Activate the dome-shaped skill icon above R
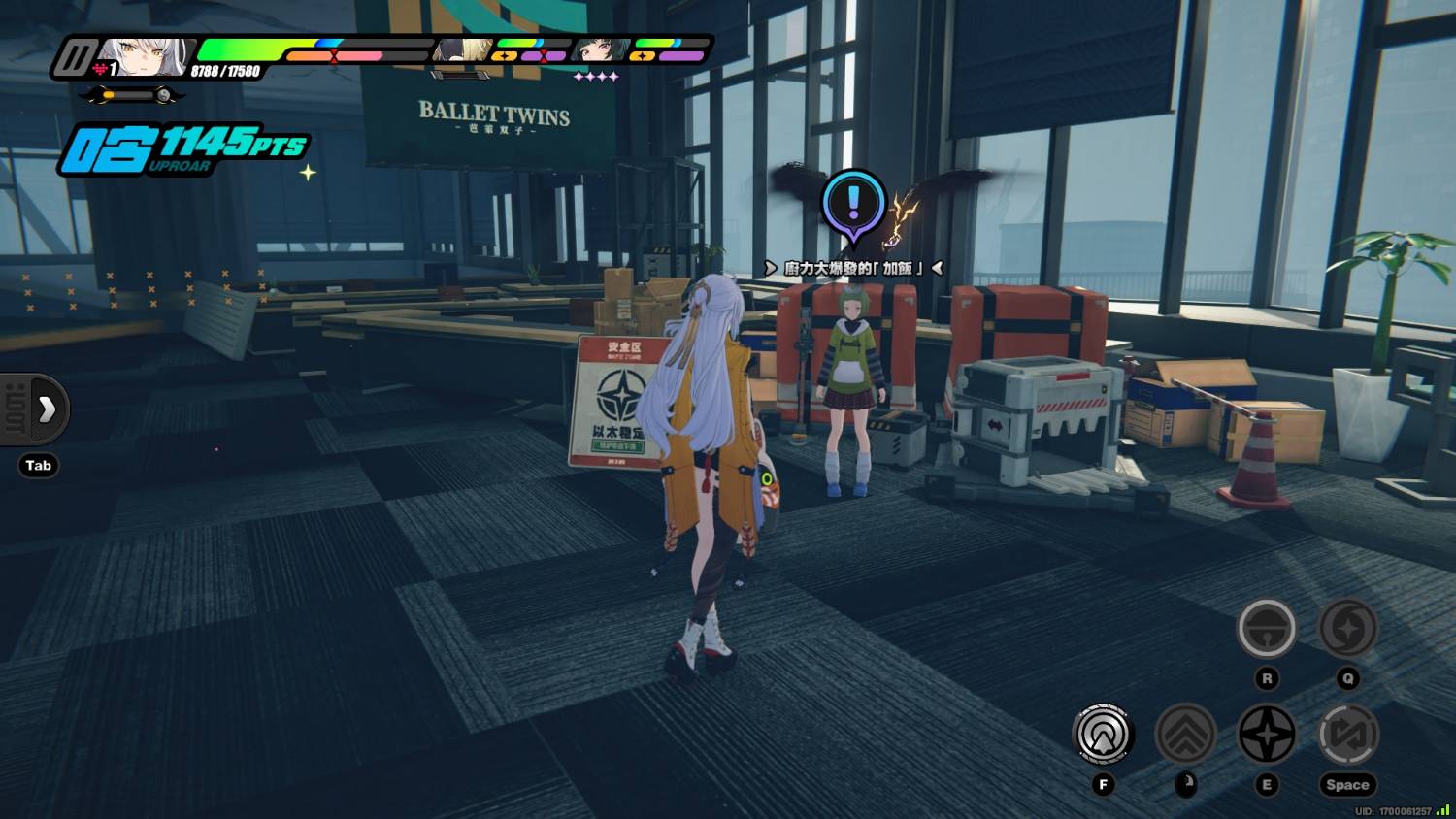 1267,628
